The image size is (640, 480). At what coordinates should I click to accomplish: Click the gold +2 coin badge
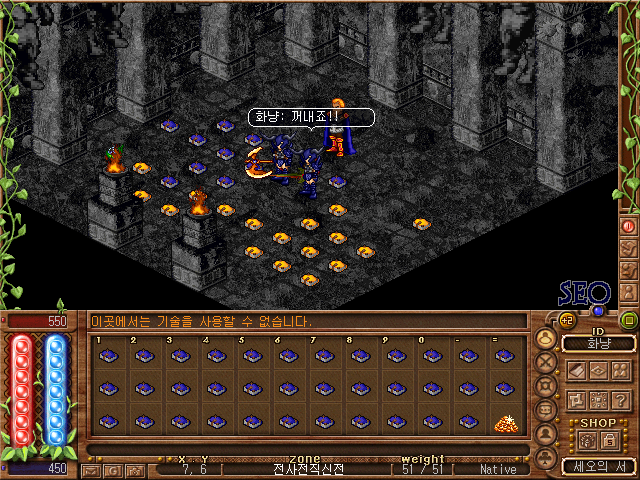point(564,320)
